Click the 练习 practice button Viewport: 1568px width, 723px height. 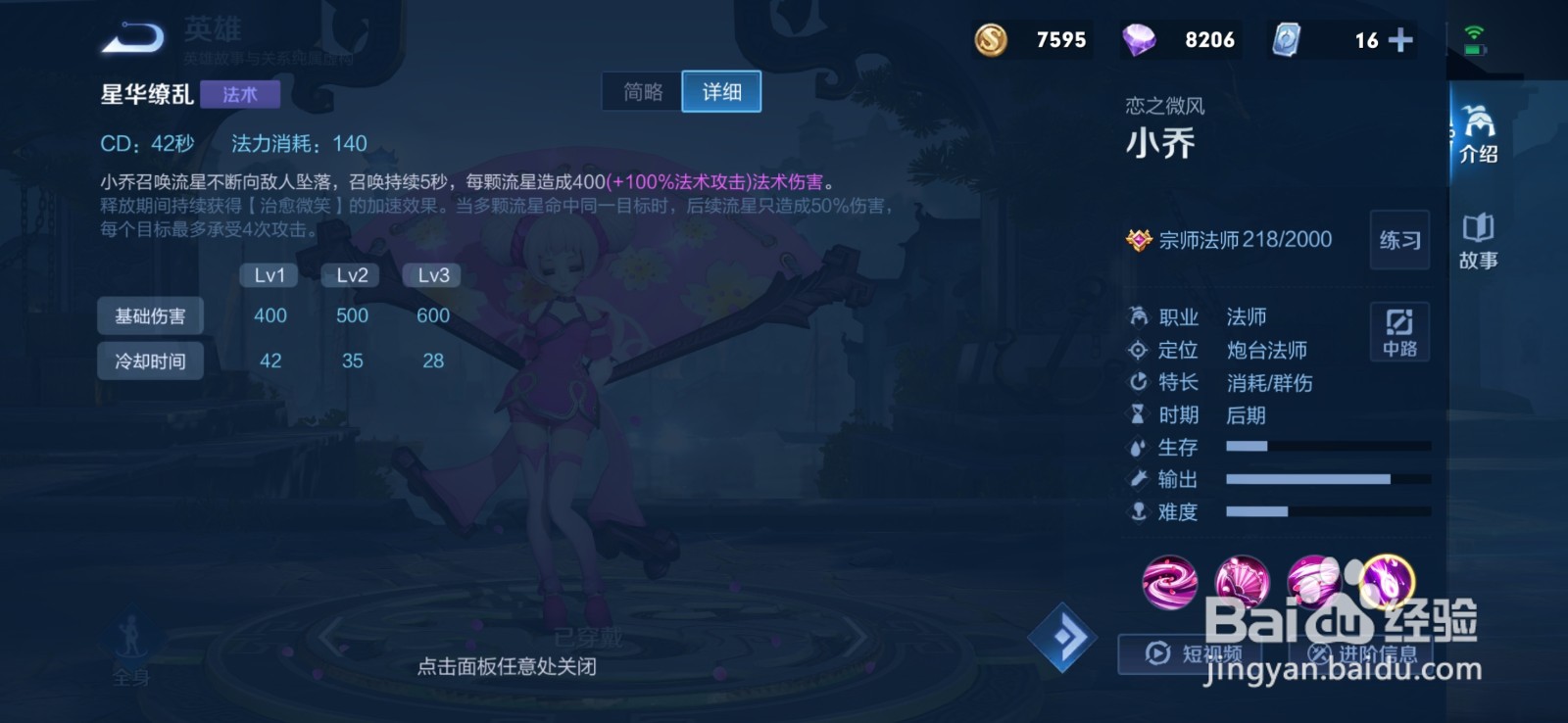(x=1399, y=241)
